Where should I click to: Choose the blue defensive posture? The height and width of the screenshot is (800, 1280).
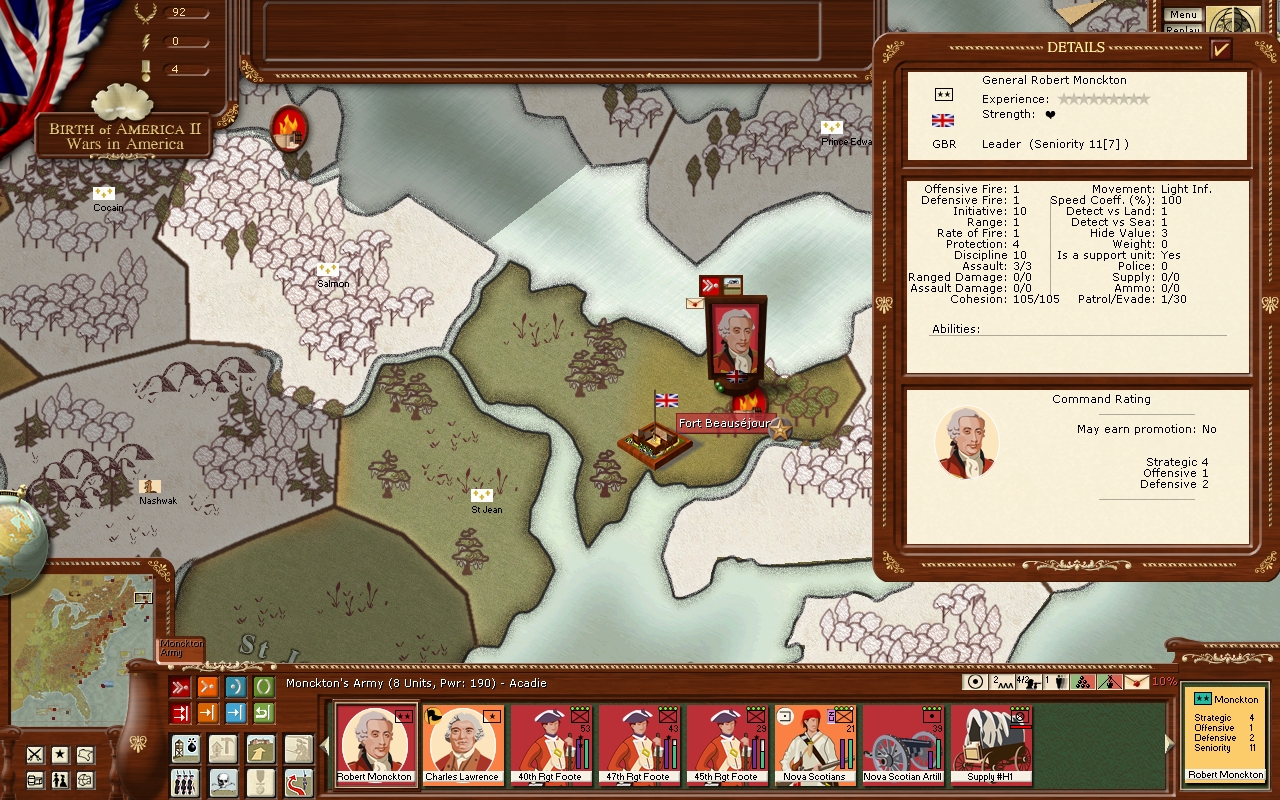point(235,687)
